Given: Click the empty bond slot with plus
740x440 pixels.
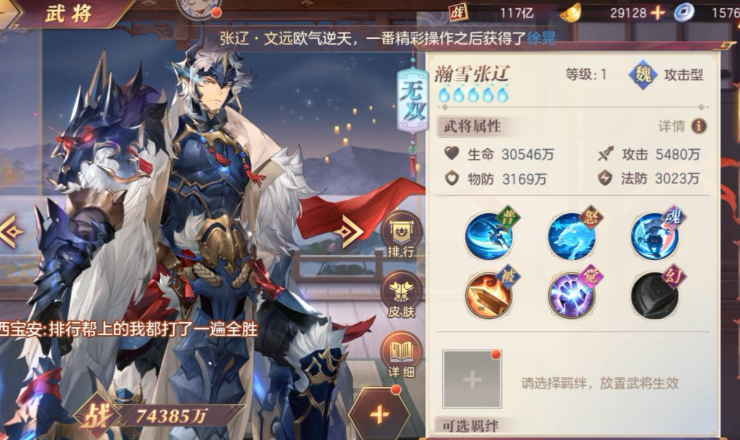Looking at the screenshot, I should (x=472, y=380).
